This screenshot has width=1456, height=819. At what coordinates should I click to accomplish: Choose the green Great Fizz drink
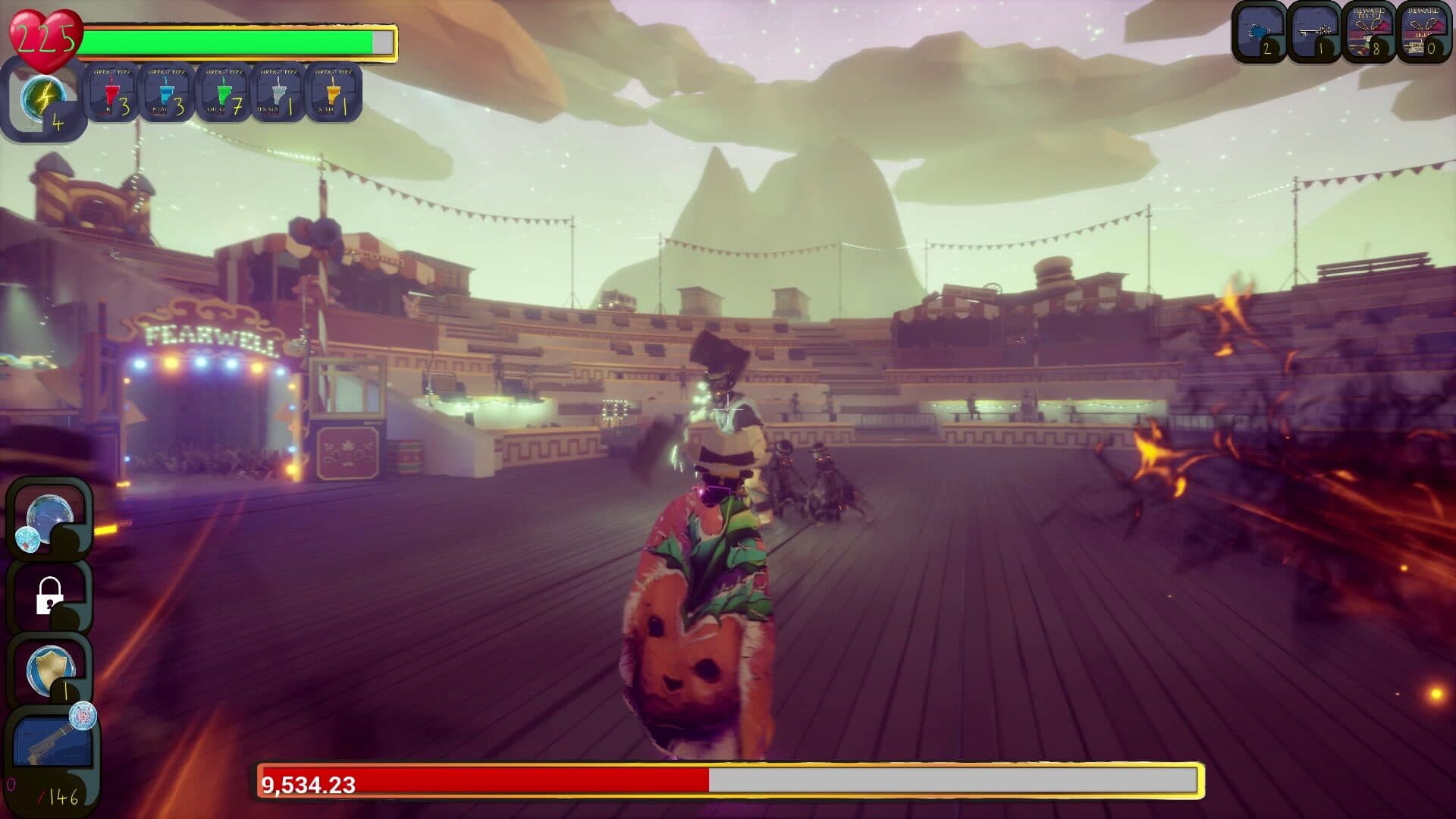pos(223,94)
